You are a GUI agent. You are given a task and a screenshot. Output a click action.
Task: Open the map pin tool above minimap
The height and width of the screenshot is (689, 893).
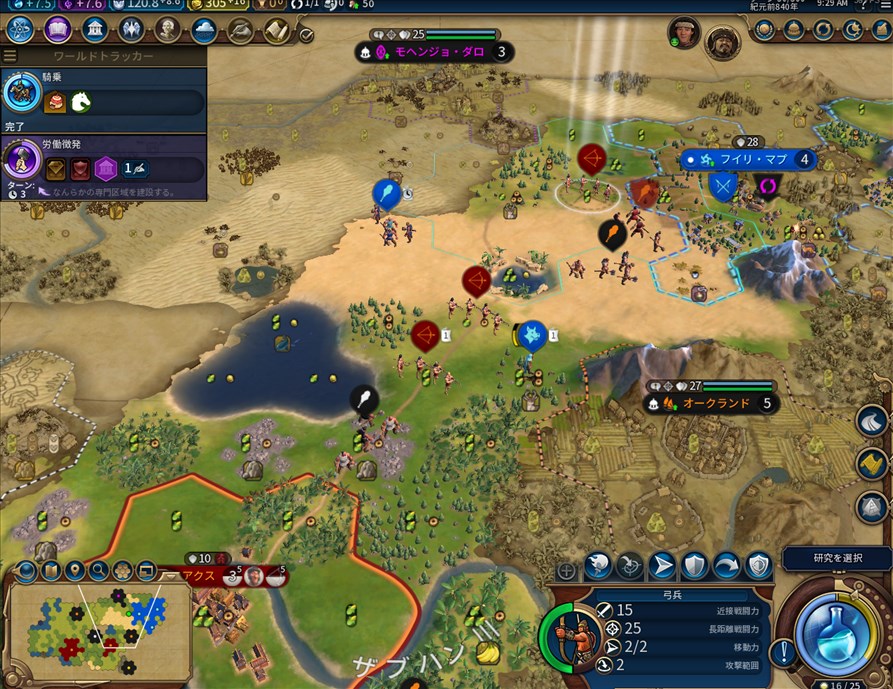point(74,572)
